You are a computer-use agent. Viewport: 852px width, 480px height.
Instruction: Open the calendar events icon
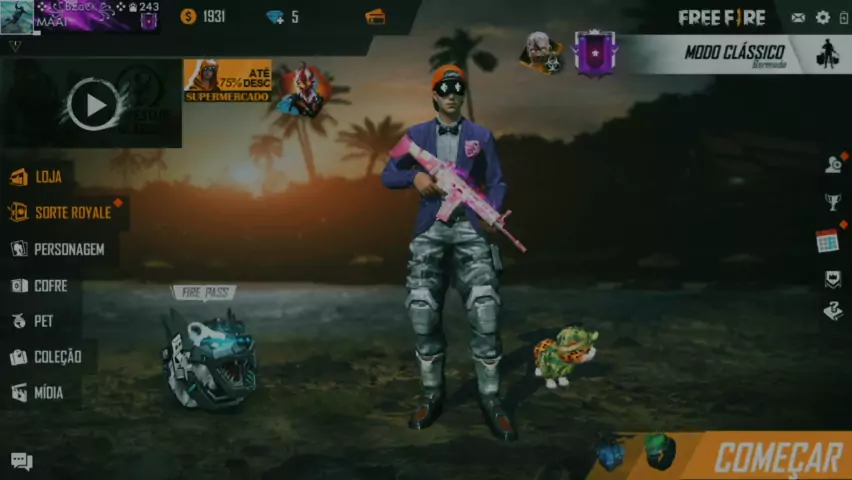(827, 241)
